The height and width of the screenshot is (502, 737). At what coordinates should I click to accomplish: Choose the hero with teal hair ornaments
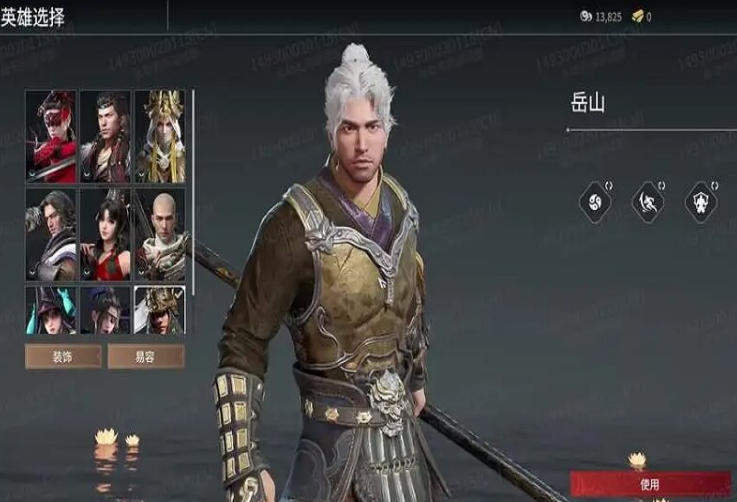coord(51,310)
